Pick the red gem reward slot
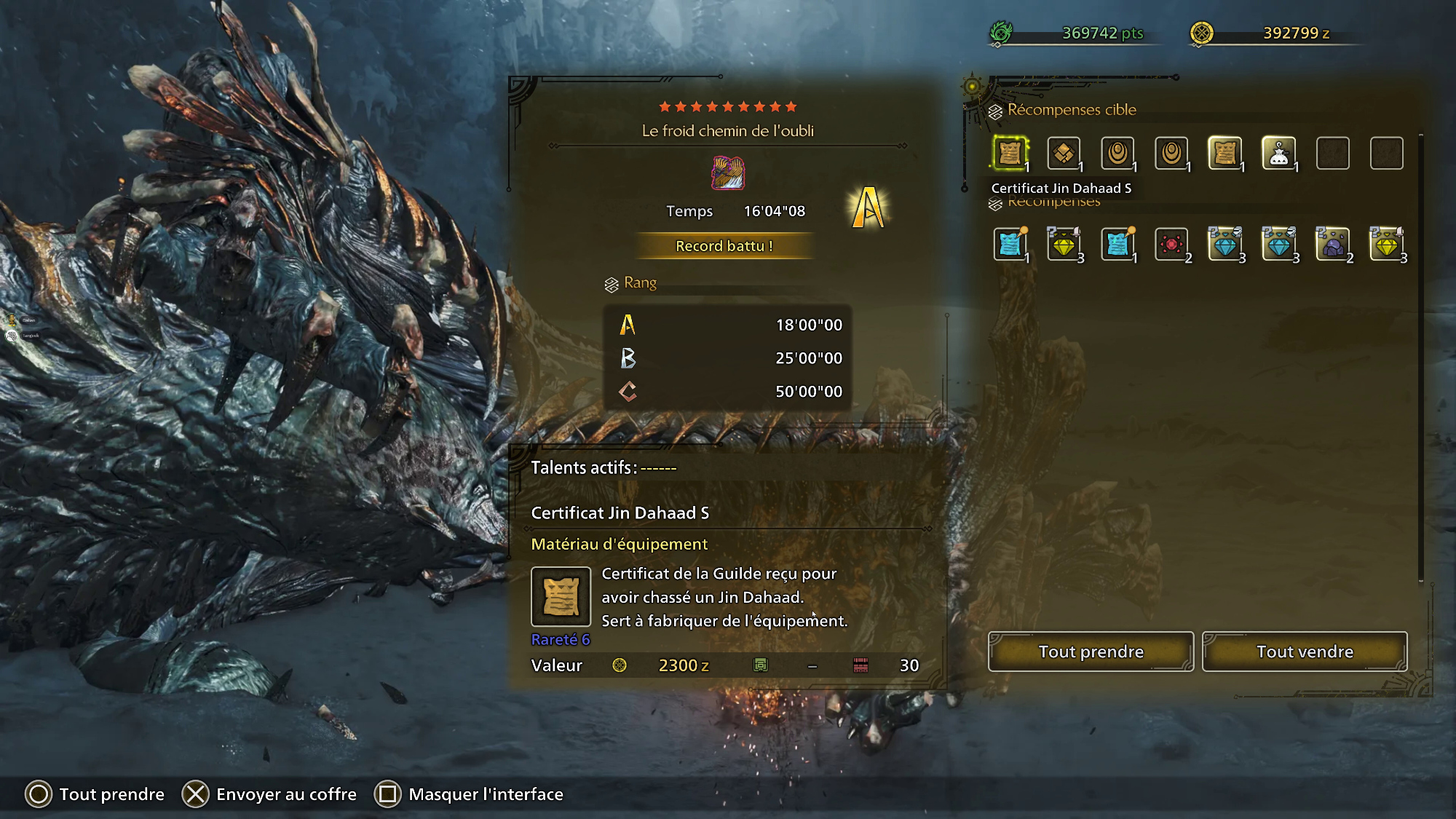1456x819 pixels. coord(1171,245)
